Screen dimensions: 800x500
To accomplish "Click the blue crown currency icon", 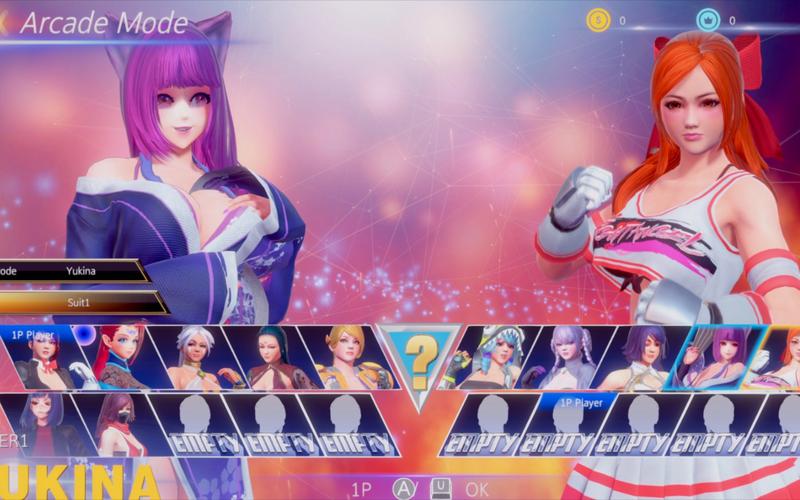I will [708, 20].
